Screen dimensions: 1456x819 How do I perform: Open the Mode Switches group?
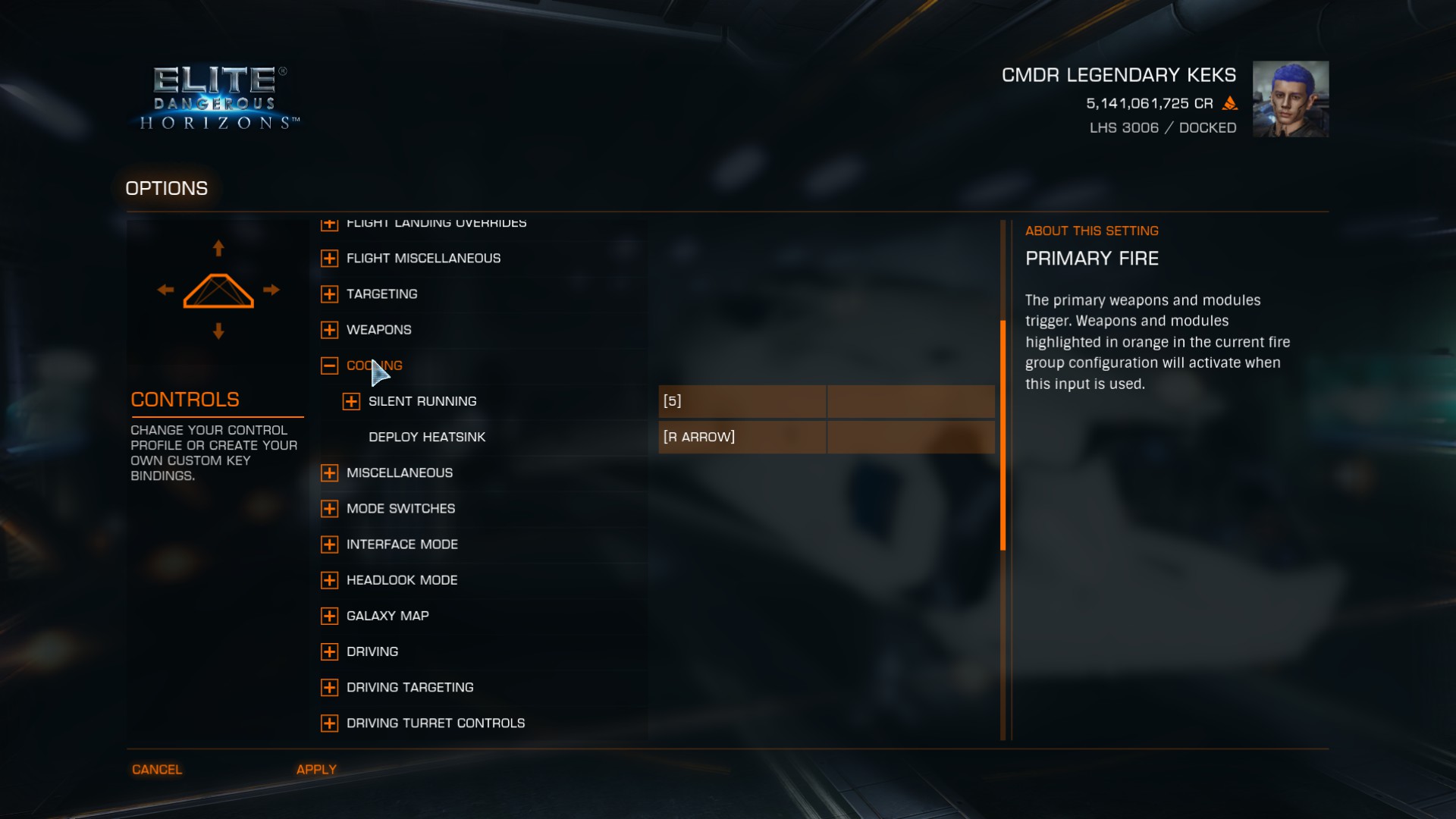(x=329, y=509)
